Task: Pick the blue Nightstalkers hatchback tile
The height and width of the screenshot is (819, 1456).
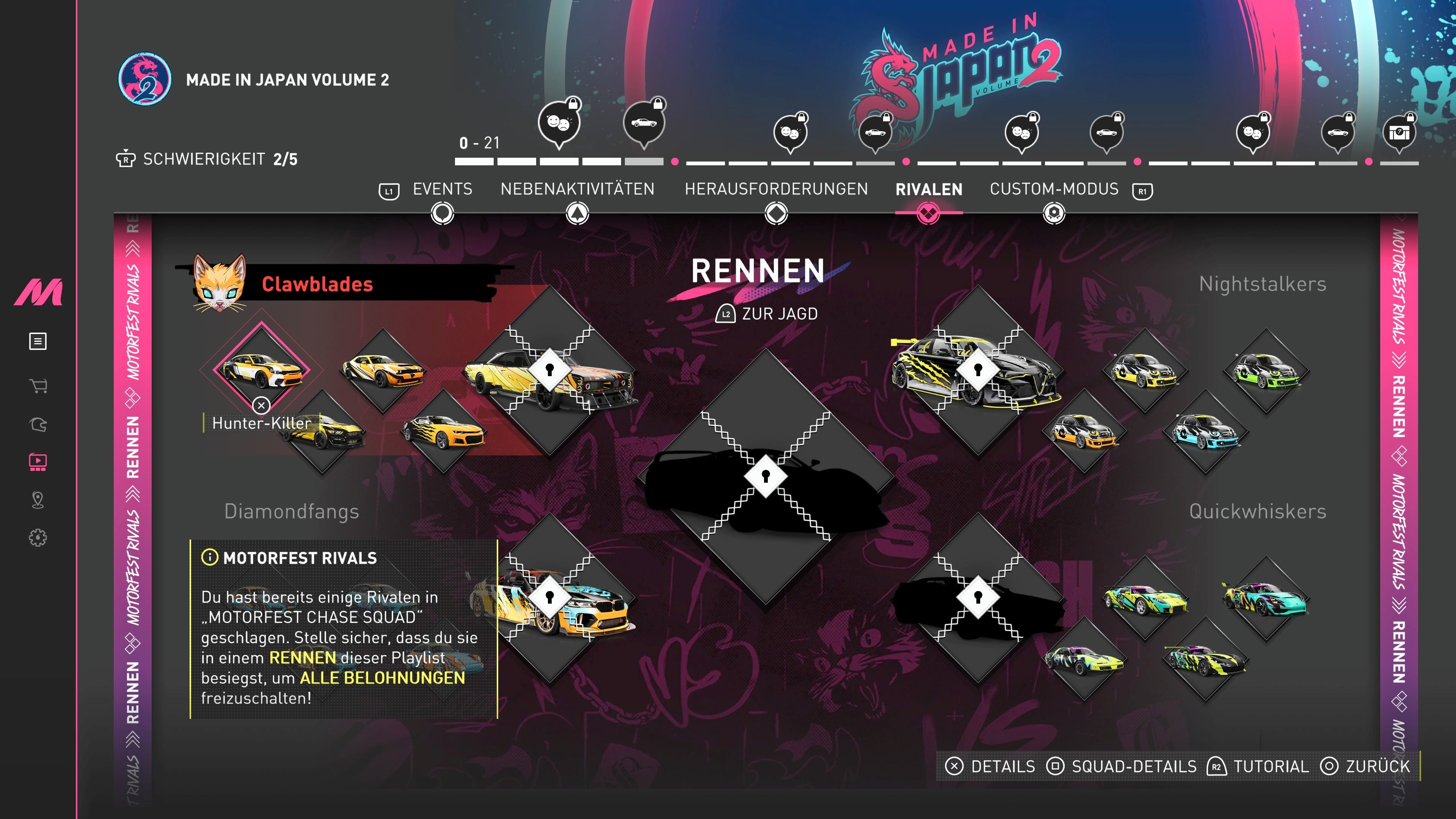Action: (x=1205, y=432)
